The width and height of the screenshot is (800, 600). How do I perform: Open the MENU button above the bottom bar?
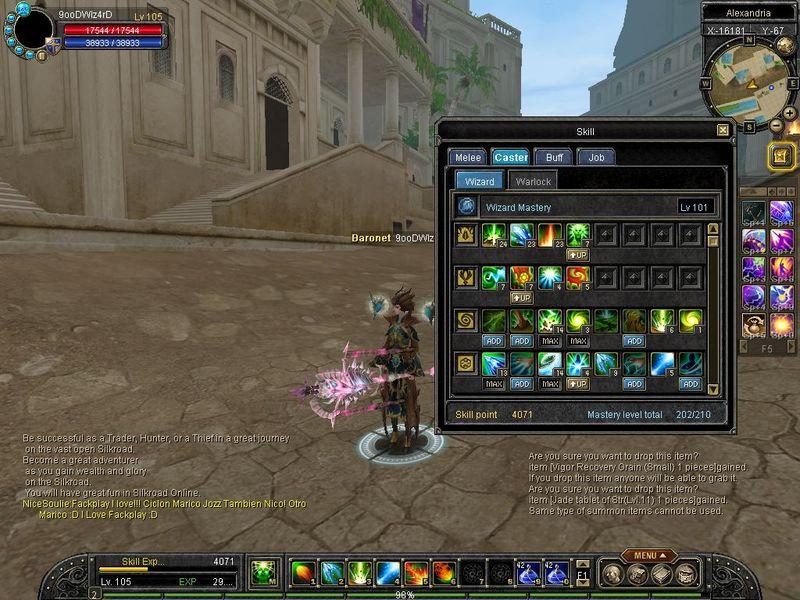pyautogui.click(x=648, y=555)
